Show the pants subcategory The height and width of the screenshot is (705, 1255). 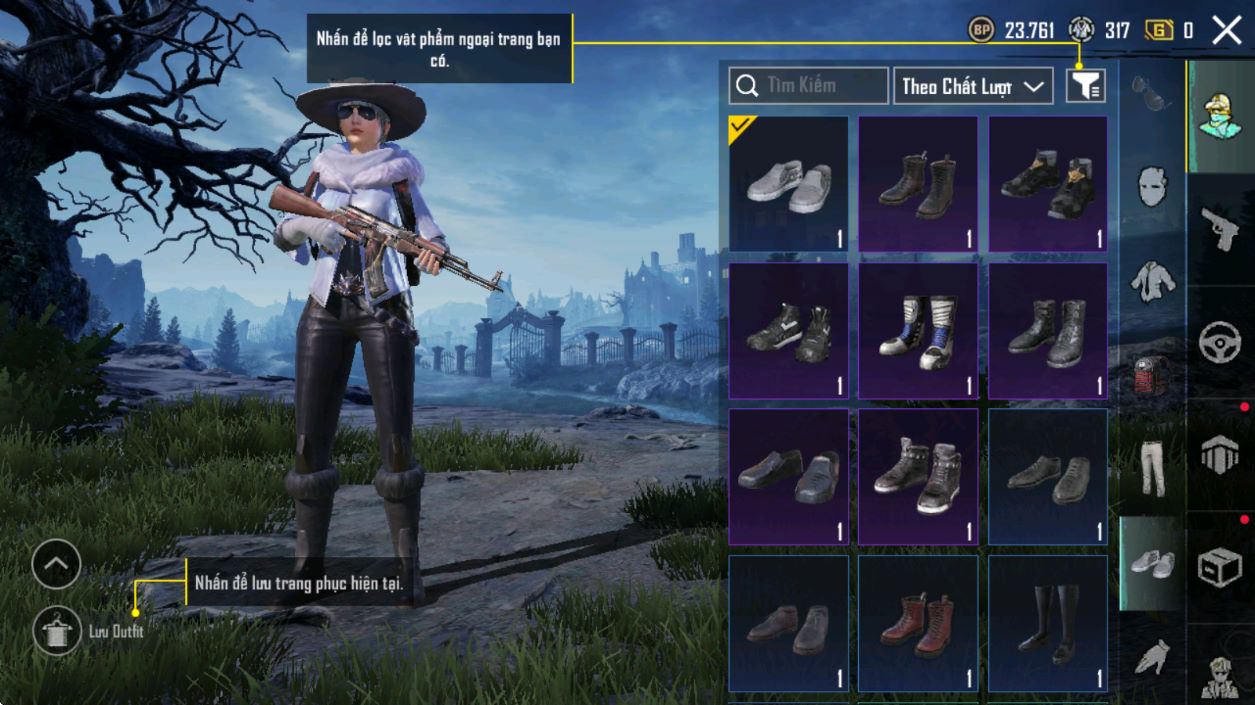(1151, 469)
